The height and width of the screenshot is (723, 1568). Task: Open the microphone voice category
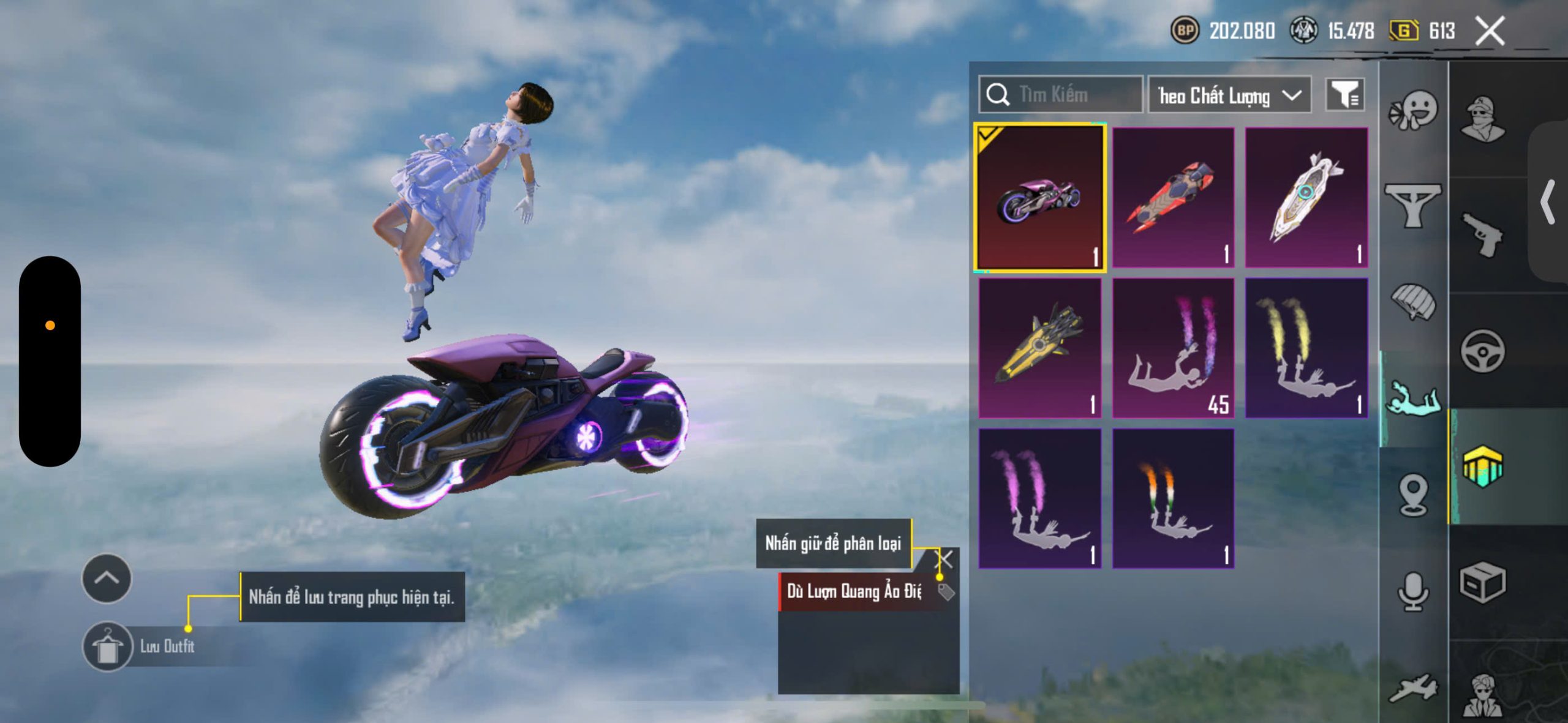(1412, 592)
